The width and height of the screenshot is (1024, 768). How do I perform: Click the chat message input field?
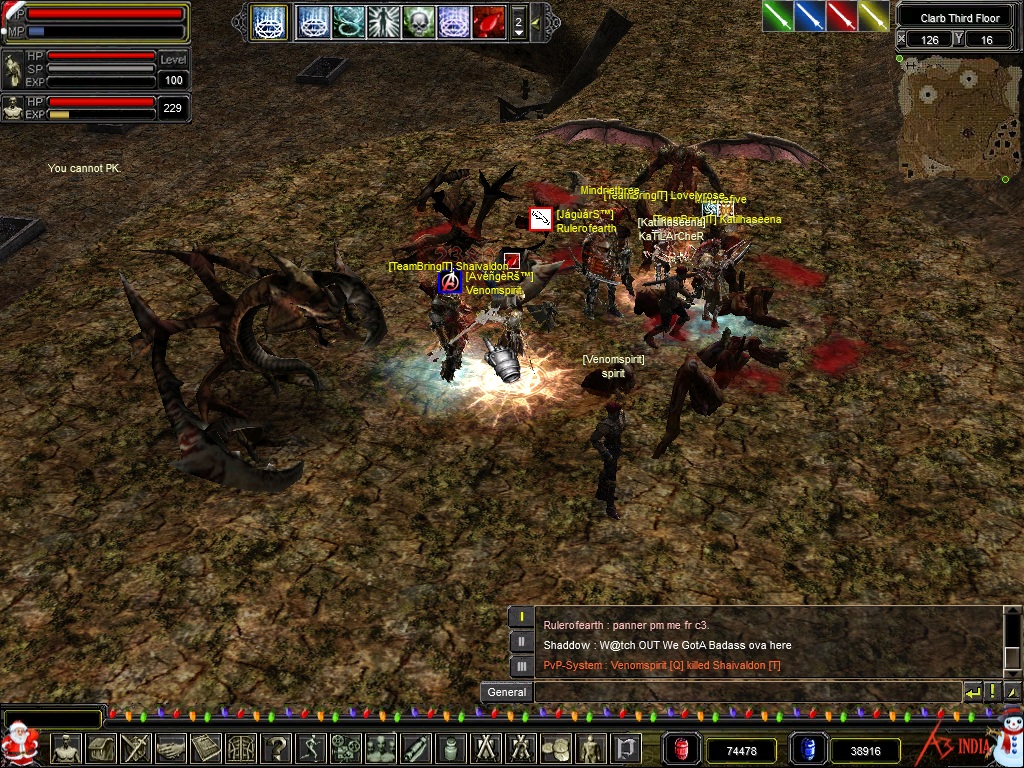click(x=747, y=692)
